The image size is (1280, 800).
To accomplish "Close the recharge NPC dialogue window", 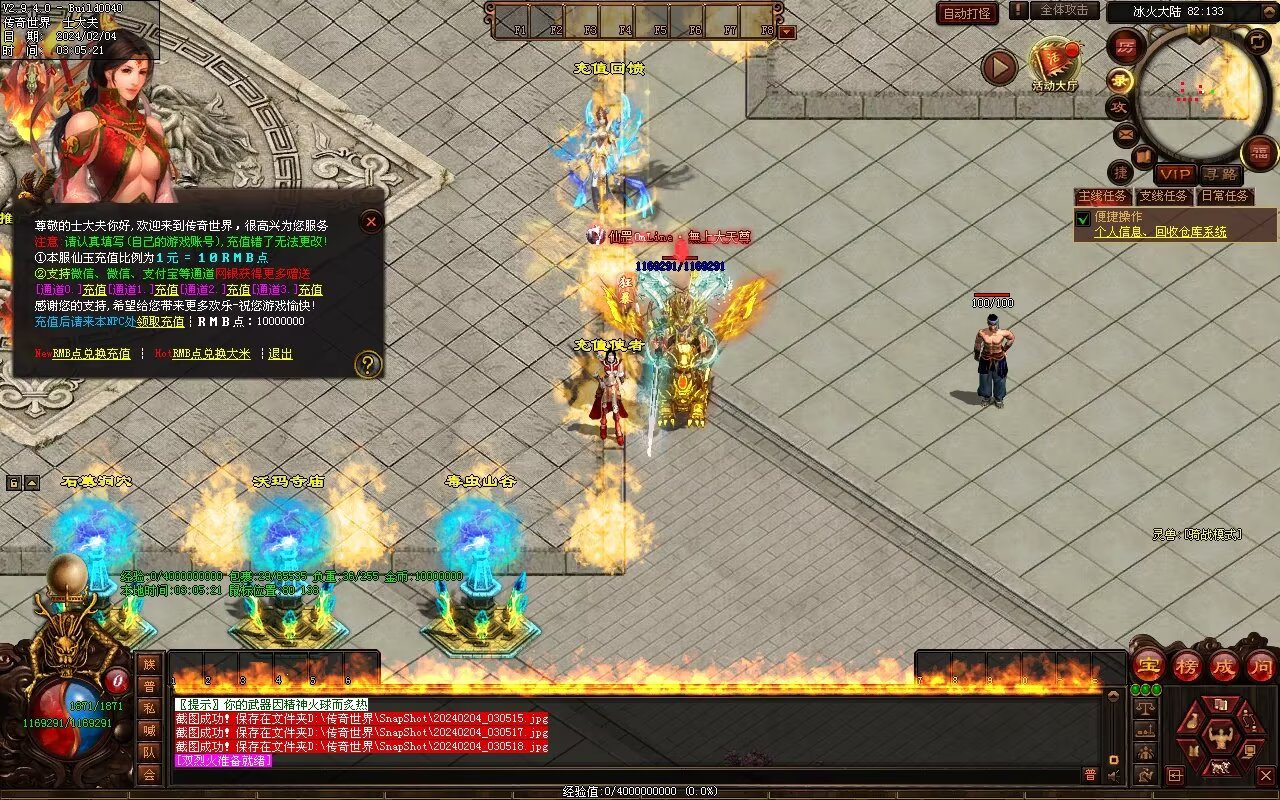I will point(371,222).
